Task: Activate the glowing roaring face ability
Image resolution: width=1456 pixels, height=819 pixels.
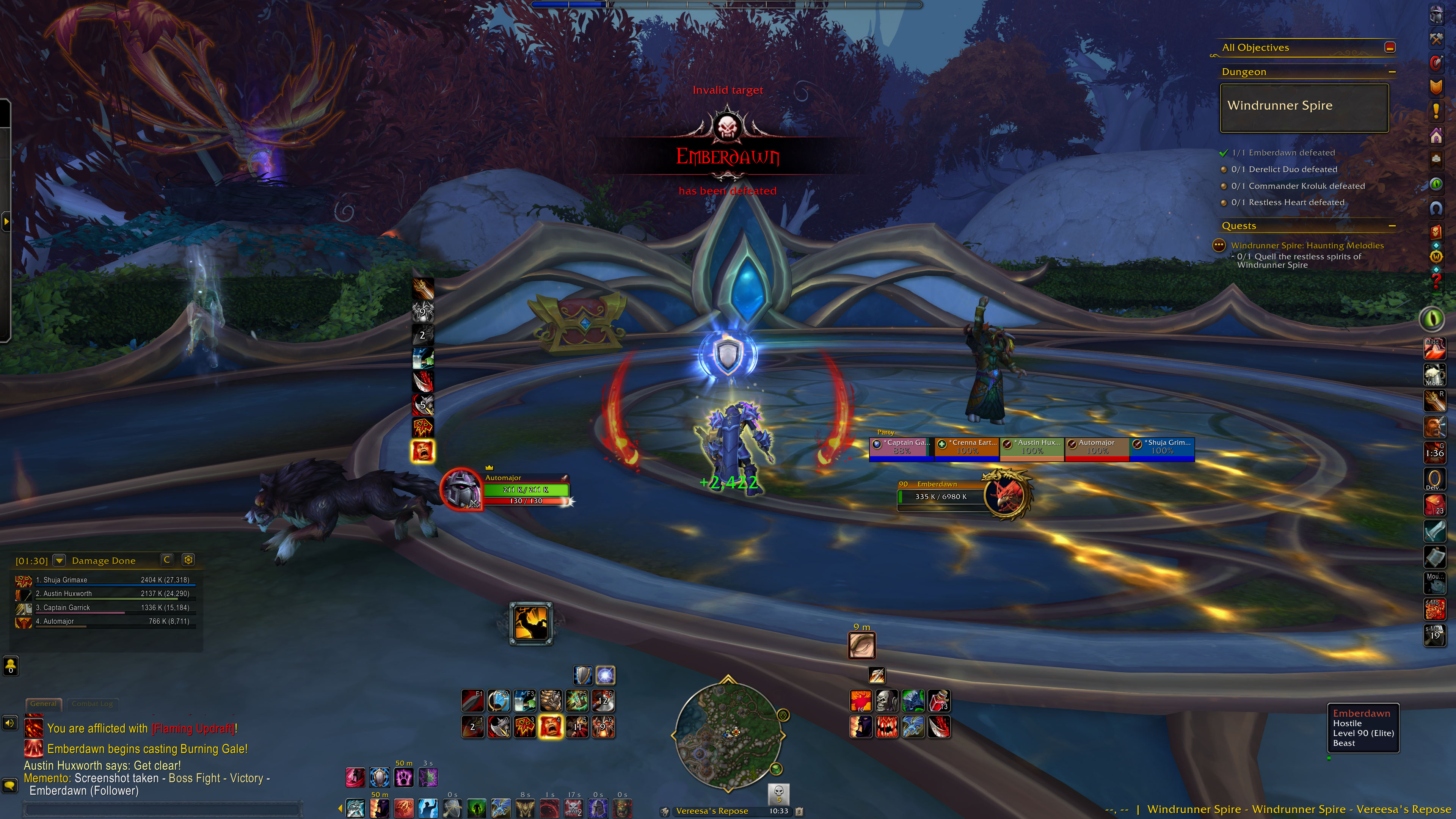Action: coord(550,727)
